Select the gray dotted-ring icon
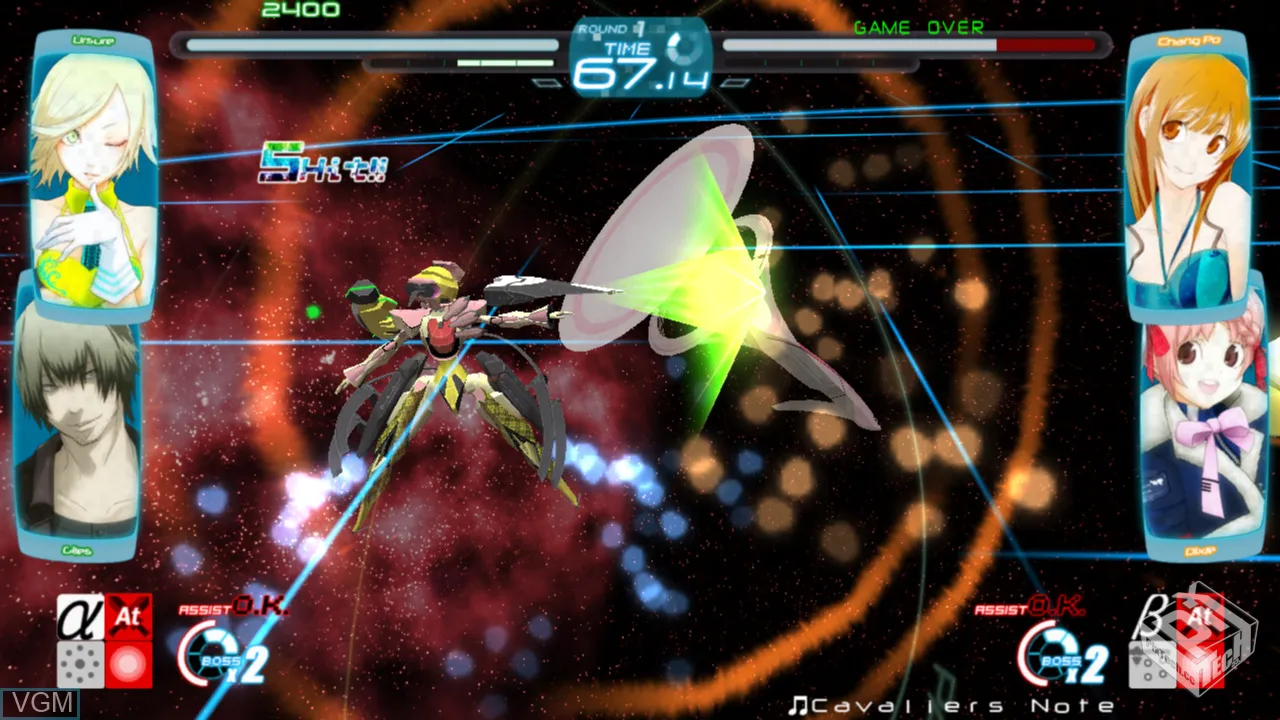The width and height of the screenshot is (1280, 720). (x=80, y=664)
